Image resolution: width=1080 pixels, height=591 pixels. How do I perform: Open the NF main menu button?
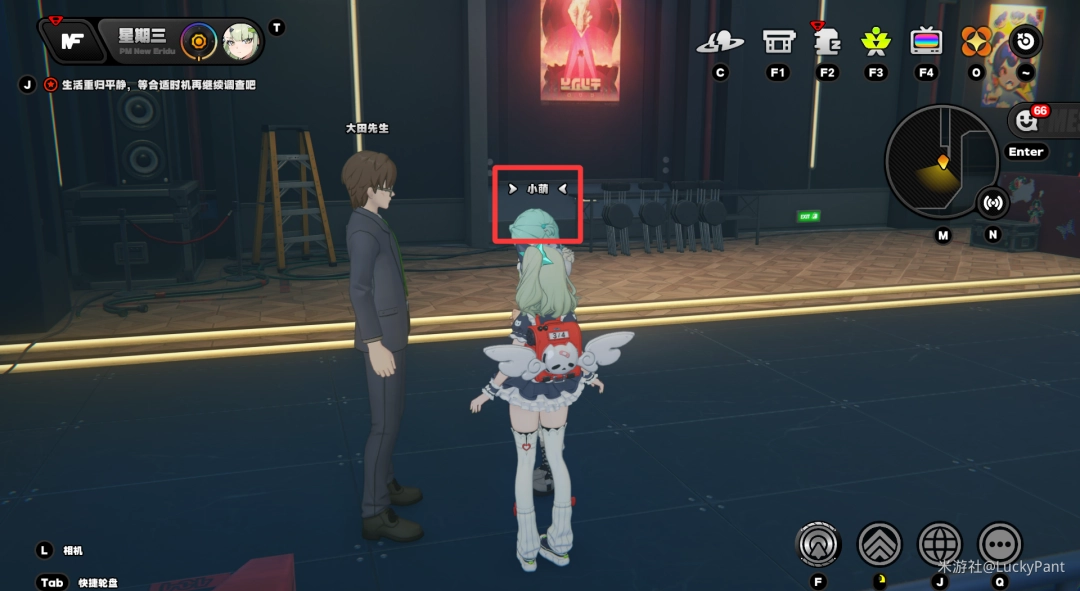[x=72, y=41]
